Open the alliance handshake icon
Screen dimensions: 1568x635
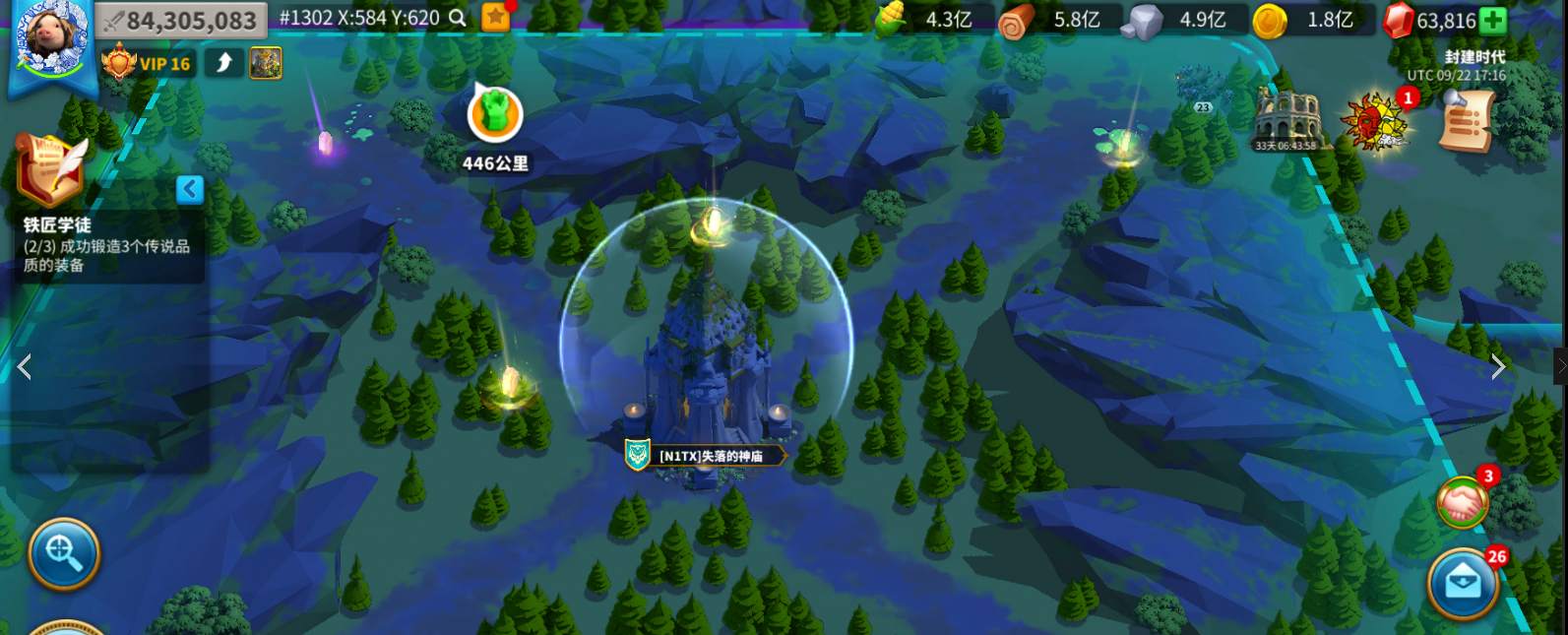[1463, 503]
